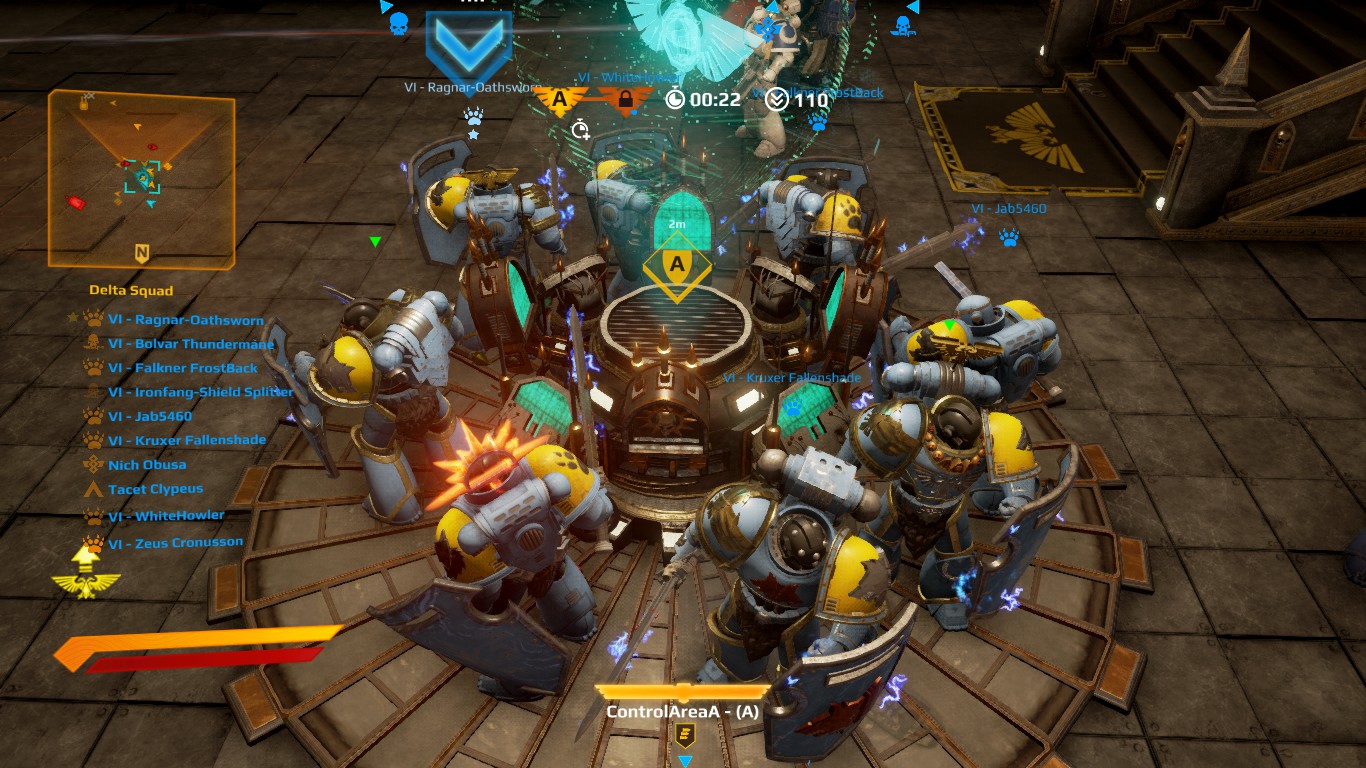This screenshot has width=1366, height=768.
Task: Choose Falkner FrostBack from the squad roster
Action: (182, 369)
